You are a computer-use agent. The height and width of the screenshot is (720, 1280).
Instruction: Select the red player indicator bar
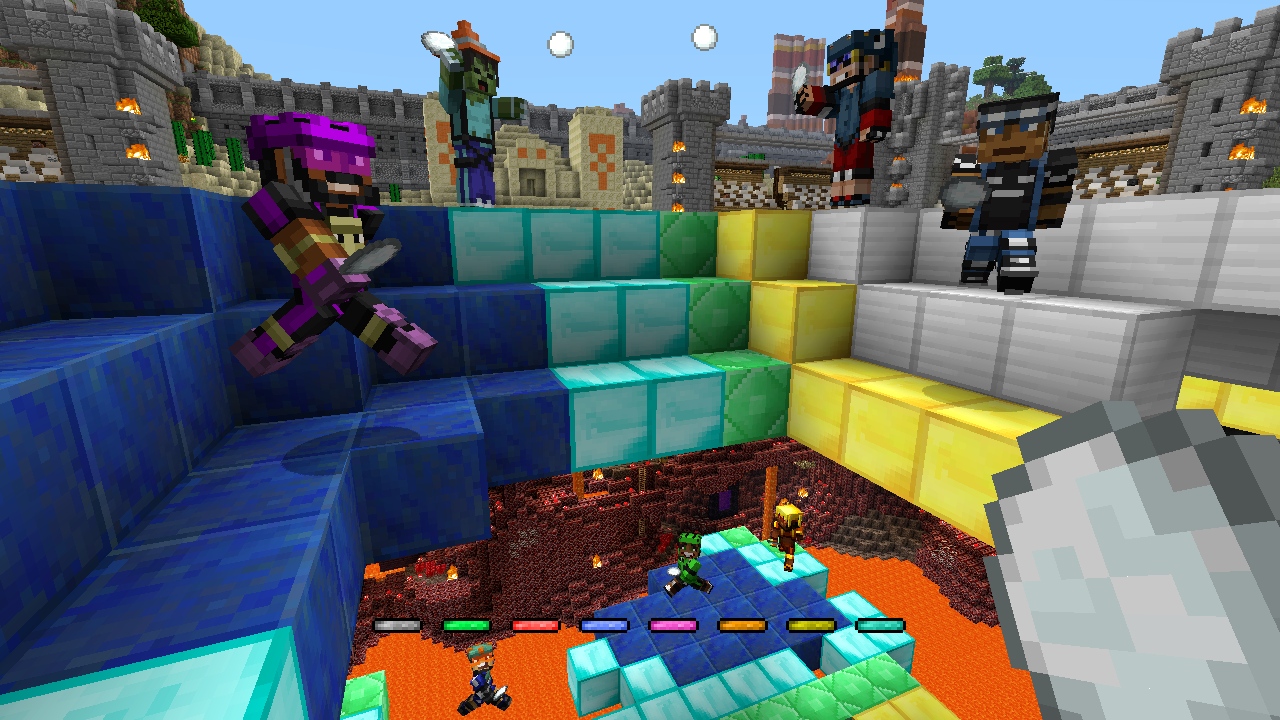tap(538, 627)
